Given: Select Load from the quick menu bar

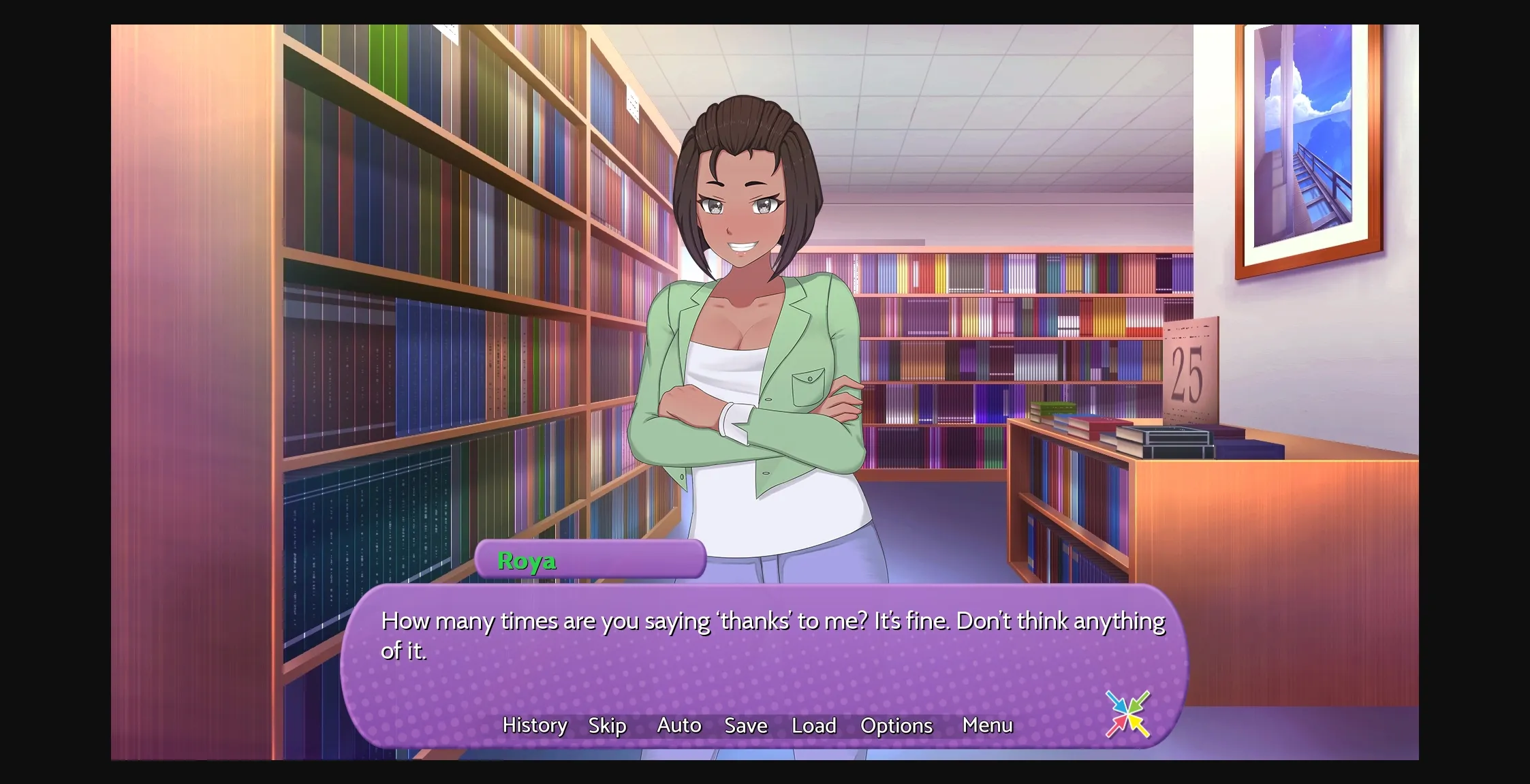Looking at the screenshot, I should 815,725.
